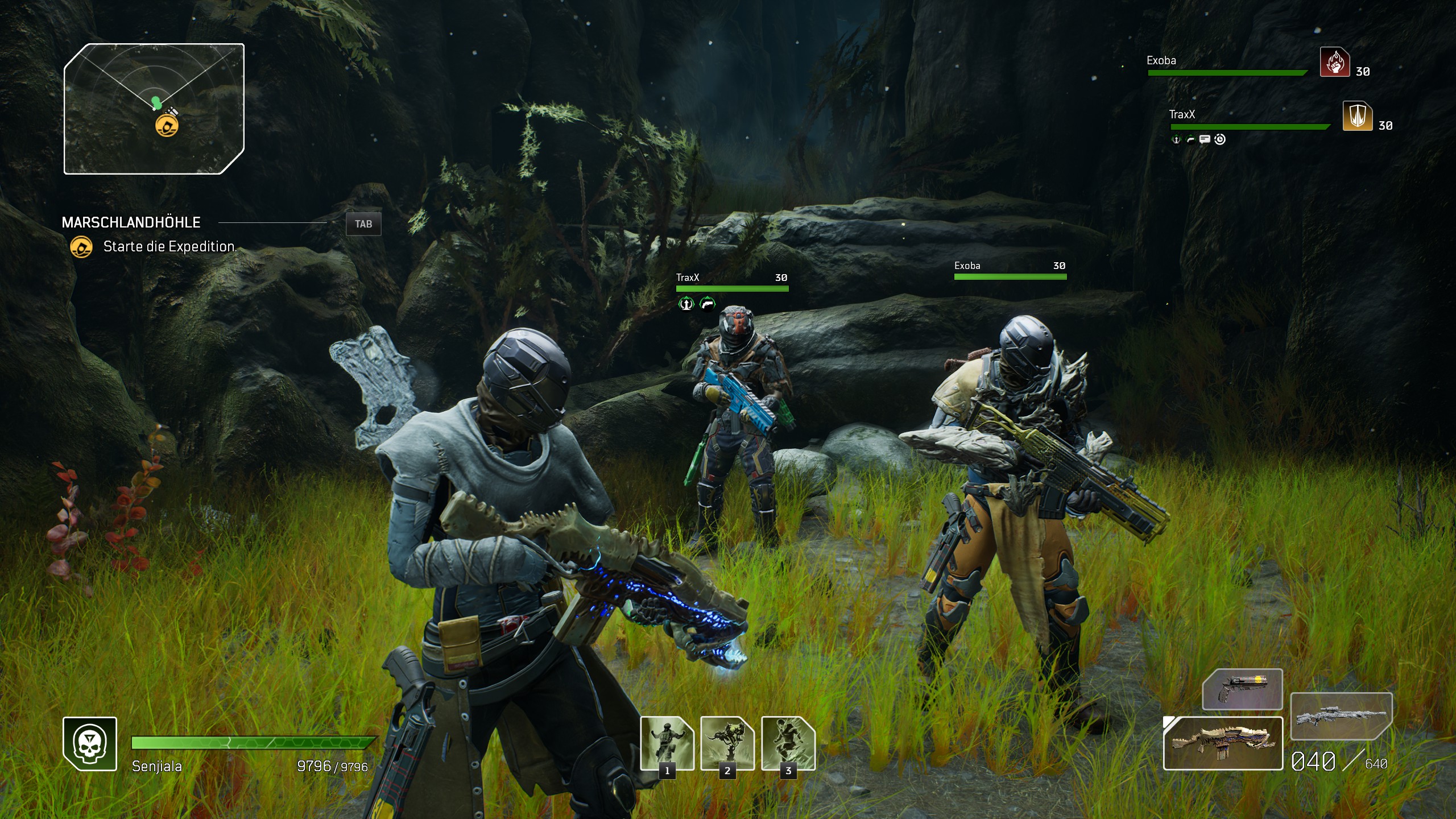Open the minimap in the corner
The image size is (1456, 819).
(154, 109)
